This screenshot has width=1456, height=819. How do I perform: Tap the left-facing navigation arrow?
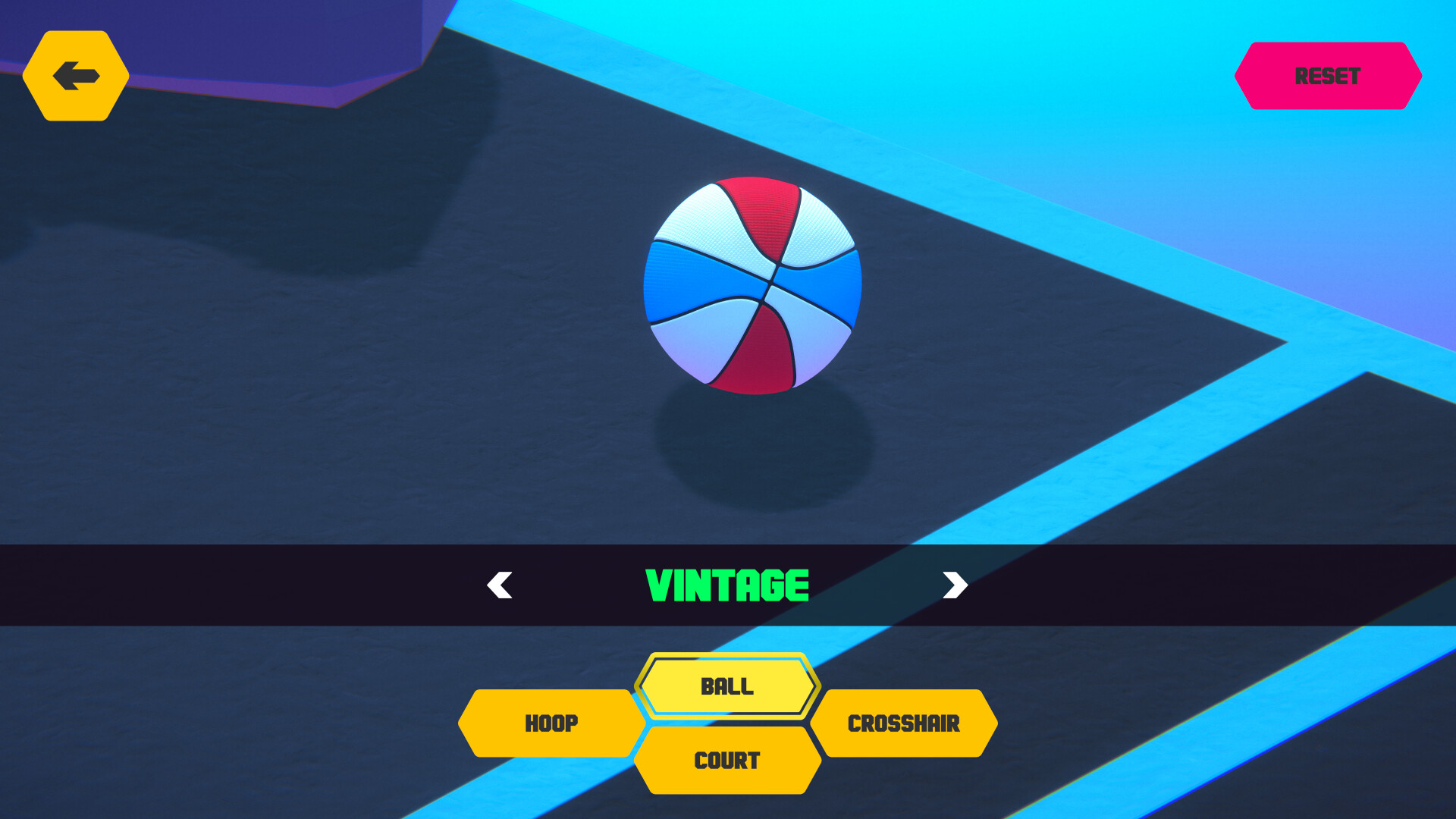coord(498,585)
